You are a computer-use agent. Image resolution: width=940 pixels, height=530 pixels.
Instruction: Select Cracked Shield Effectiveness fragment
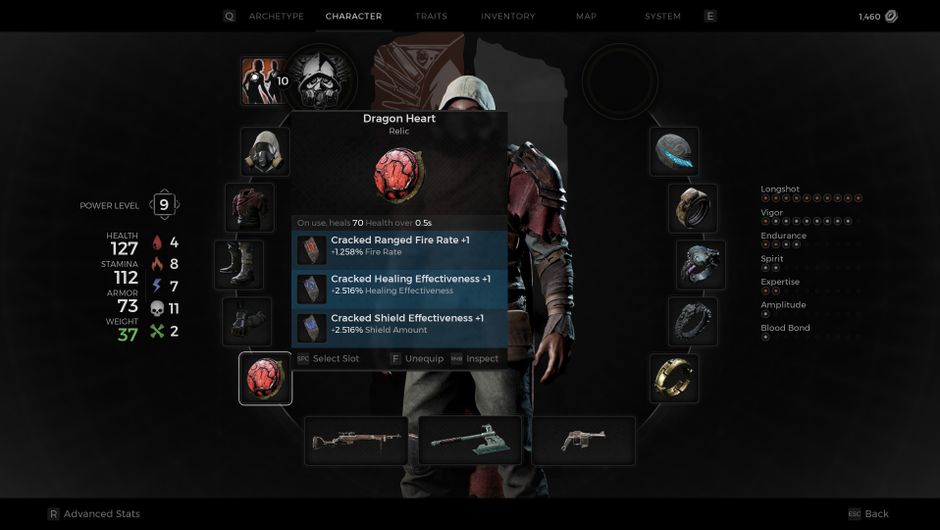400,324
